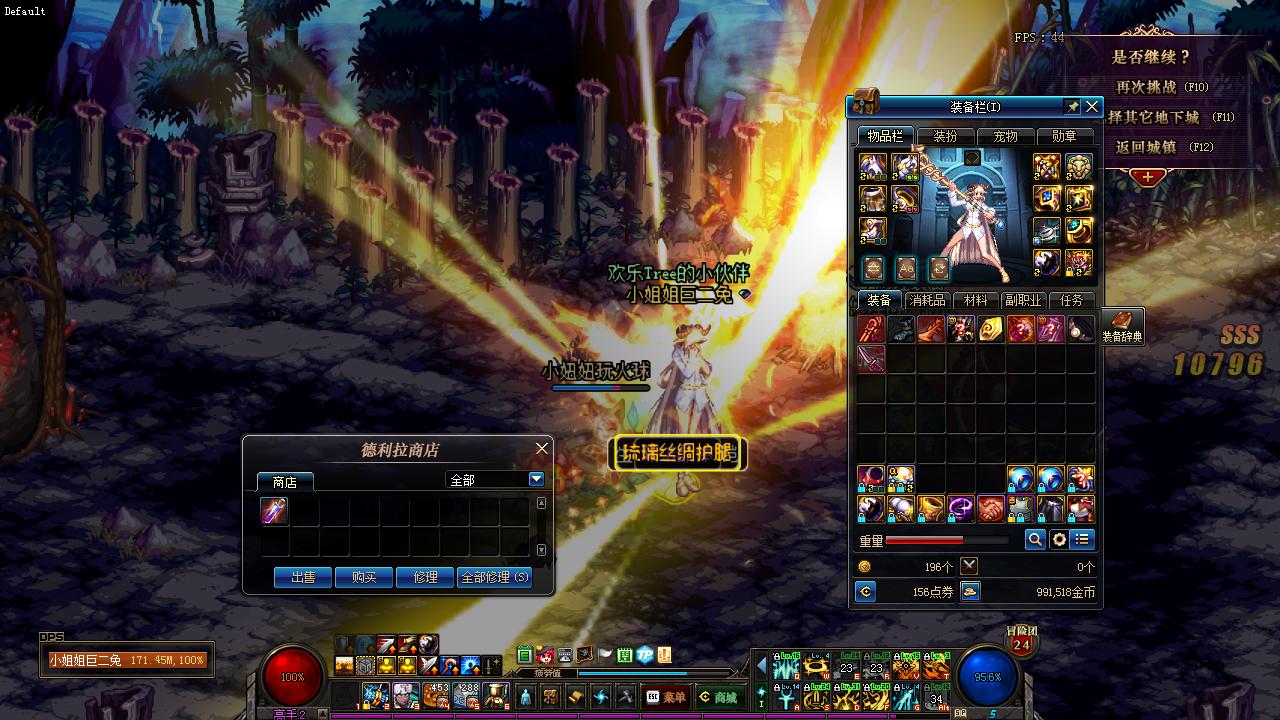Viewport: 1280px width, 720px height.
Task: Show the 消耗品 consumables tab
Action: coord(926,300)
